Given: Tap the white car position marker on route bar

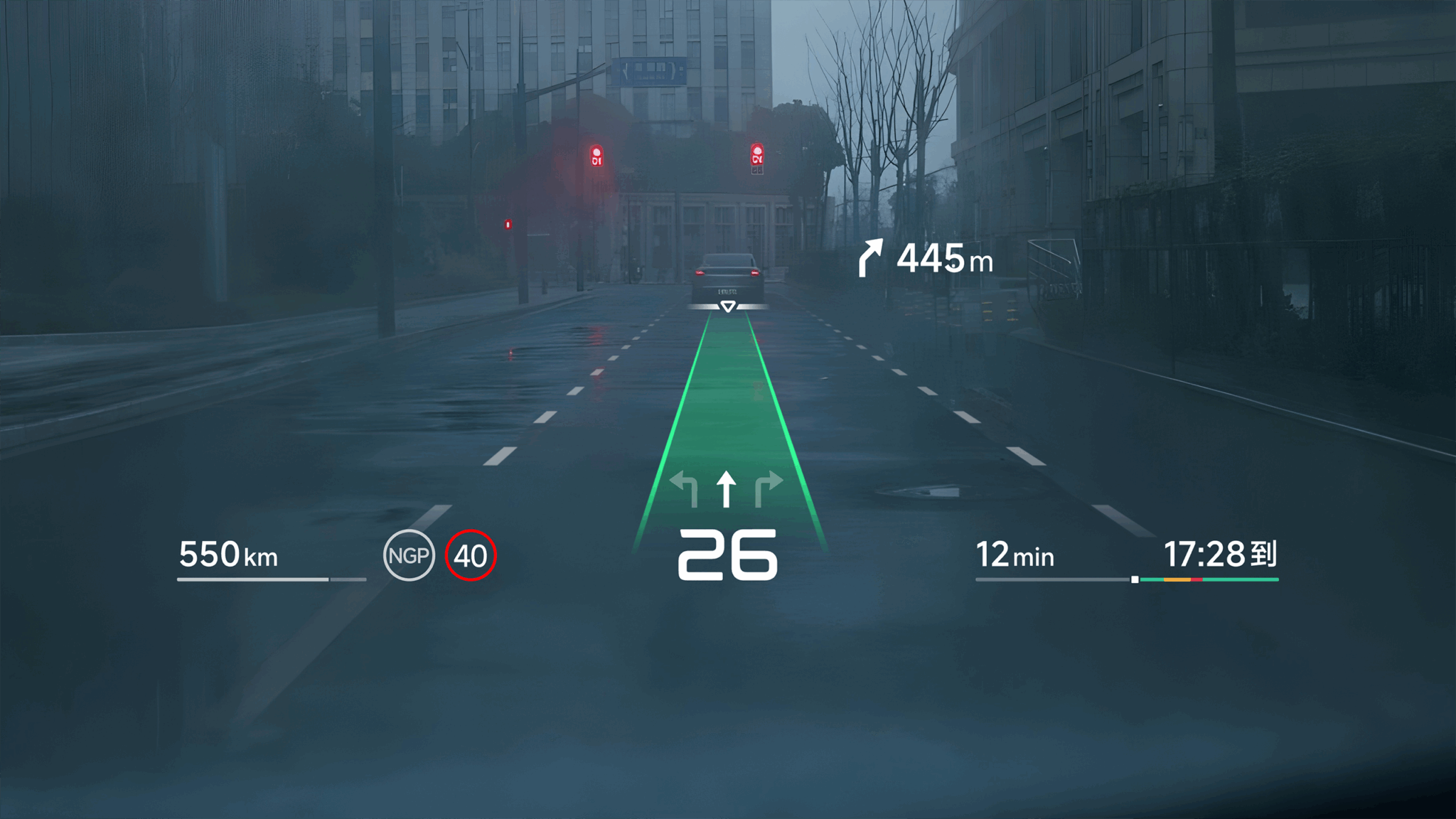Looking at the screenshot, I should pyautogui.click(x=1135, y=579).
